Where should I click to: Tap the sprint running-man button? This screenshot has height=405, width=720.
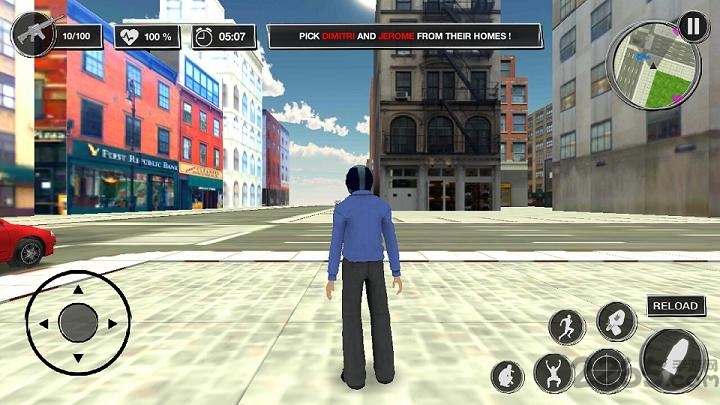pyautogui.click(x=567, y=326)
